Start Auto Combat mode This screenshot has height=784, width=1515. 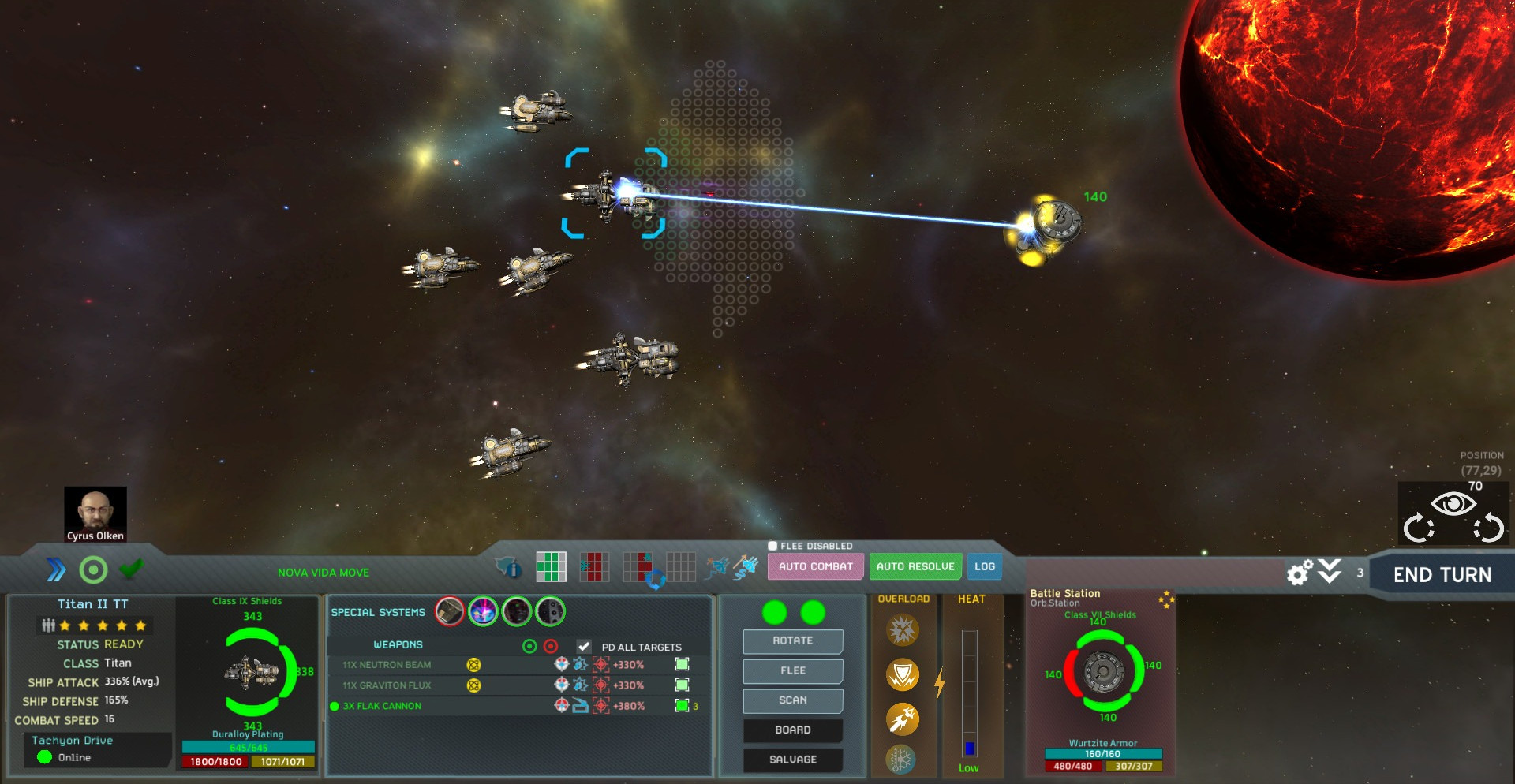coord(815,566)
